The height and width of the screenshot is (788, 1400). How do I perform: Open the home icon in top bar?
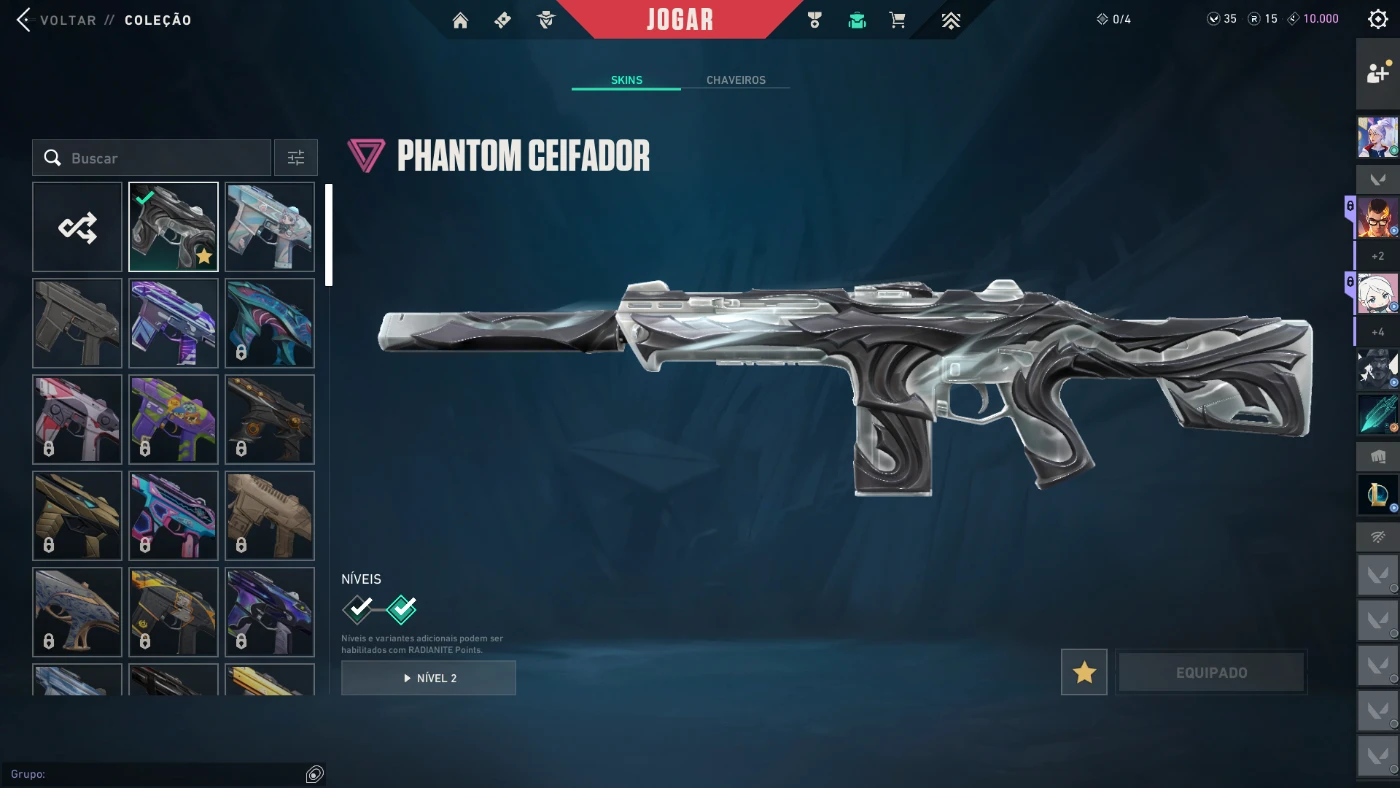[460, 20]
